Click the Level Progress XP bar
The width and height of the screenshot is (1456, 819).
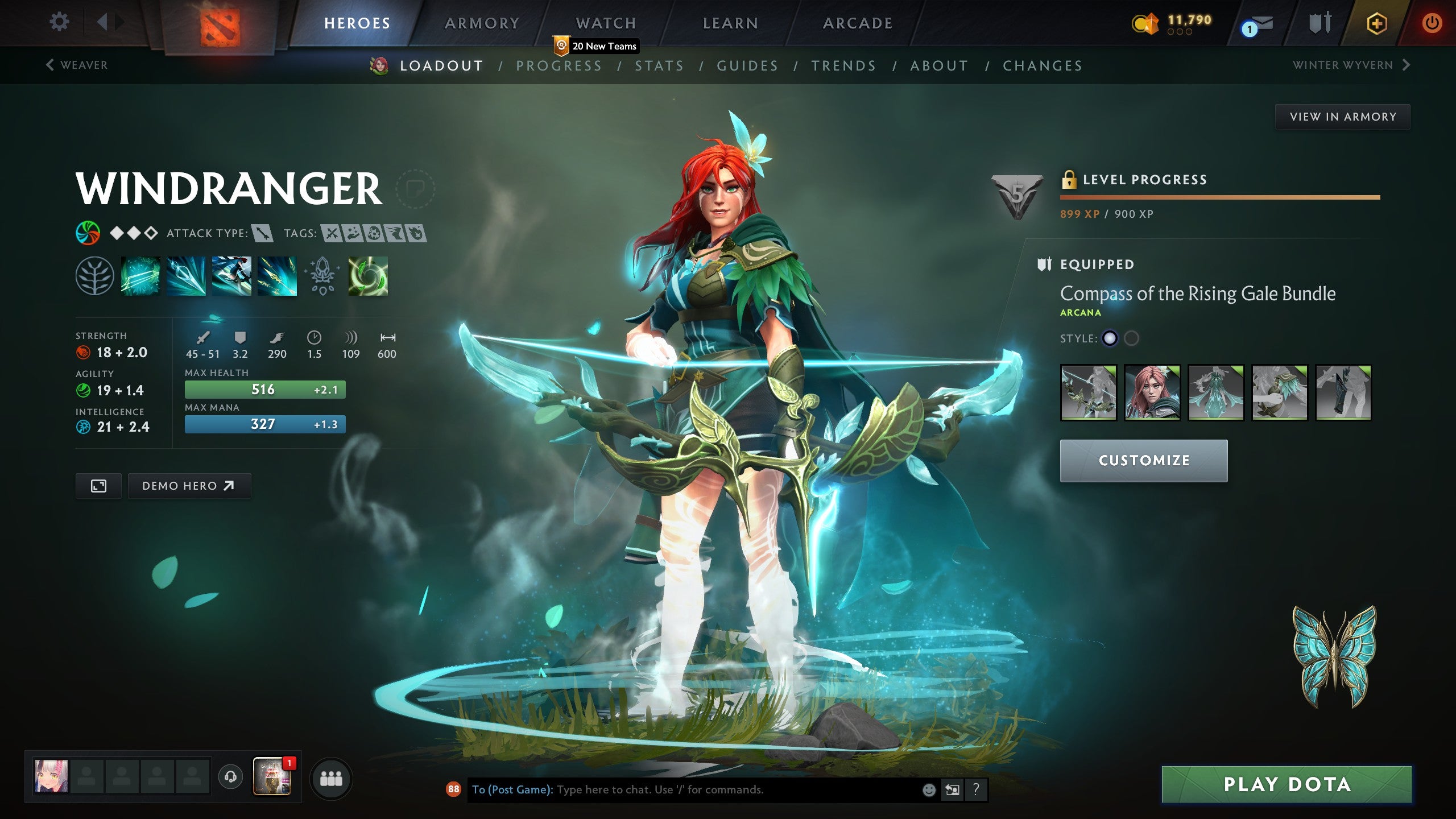point(1220,197)
